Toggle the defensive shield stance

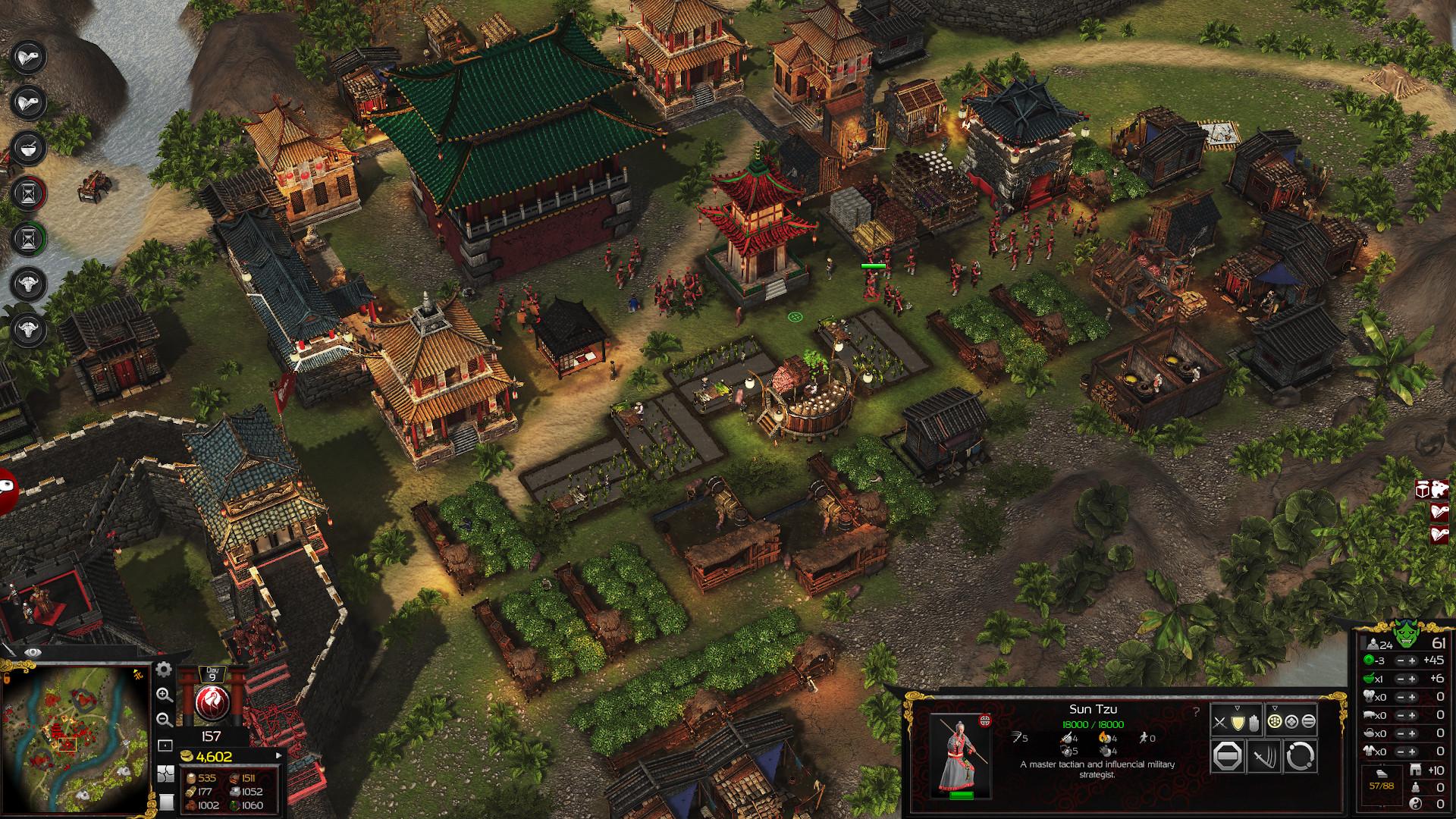(x=1238, y=723)
